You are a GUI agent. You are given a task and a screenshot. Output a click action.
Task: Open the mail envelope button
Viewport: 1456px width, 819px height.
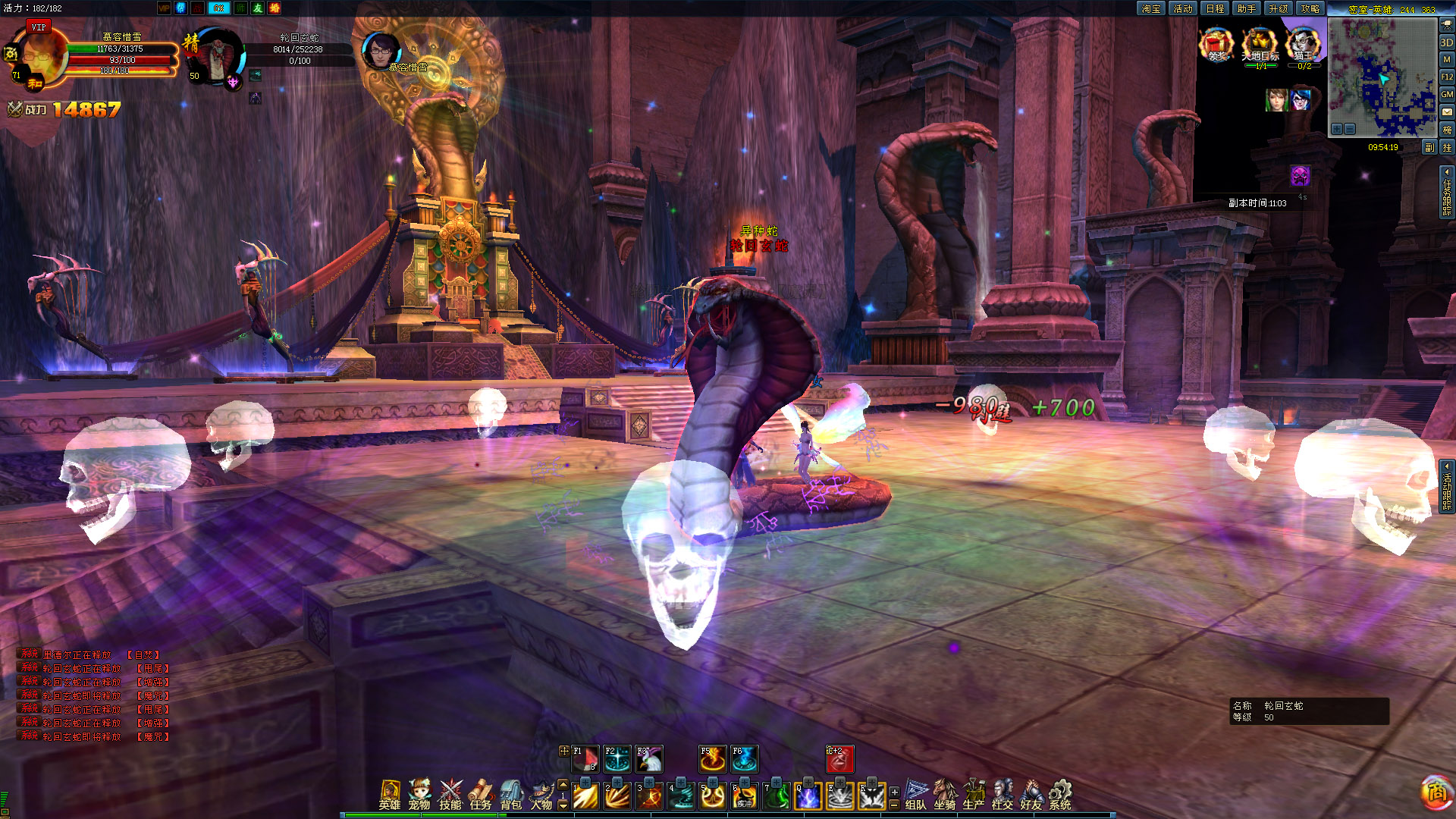click(1447, 112)
